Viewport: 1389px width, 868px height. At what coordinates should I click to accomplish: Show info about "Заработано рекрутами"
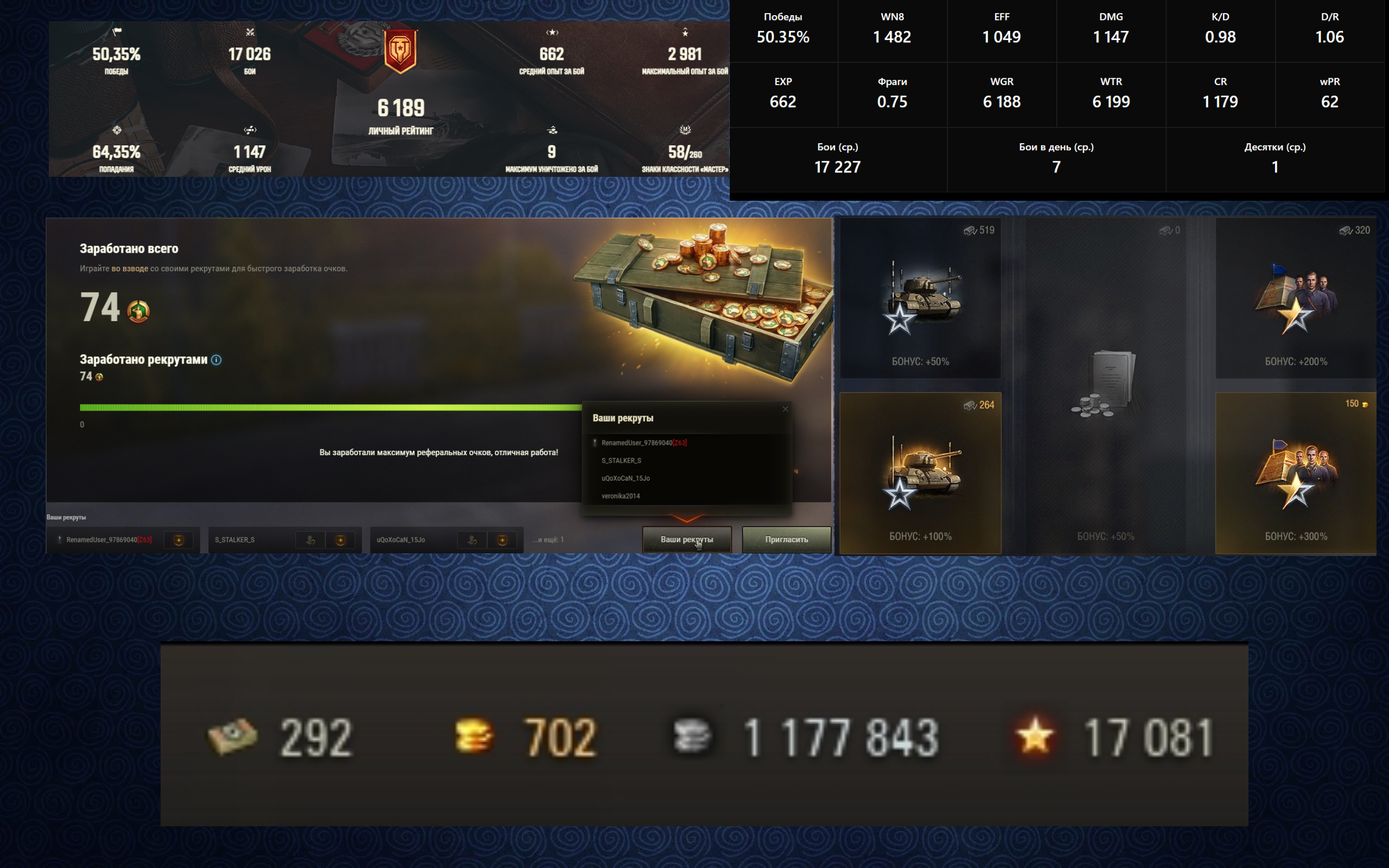point(216,360)
